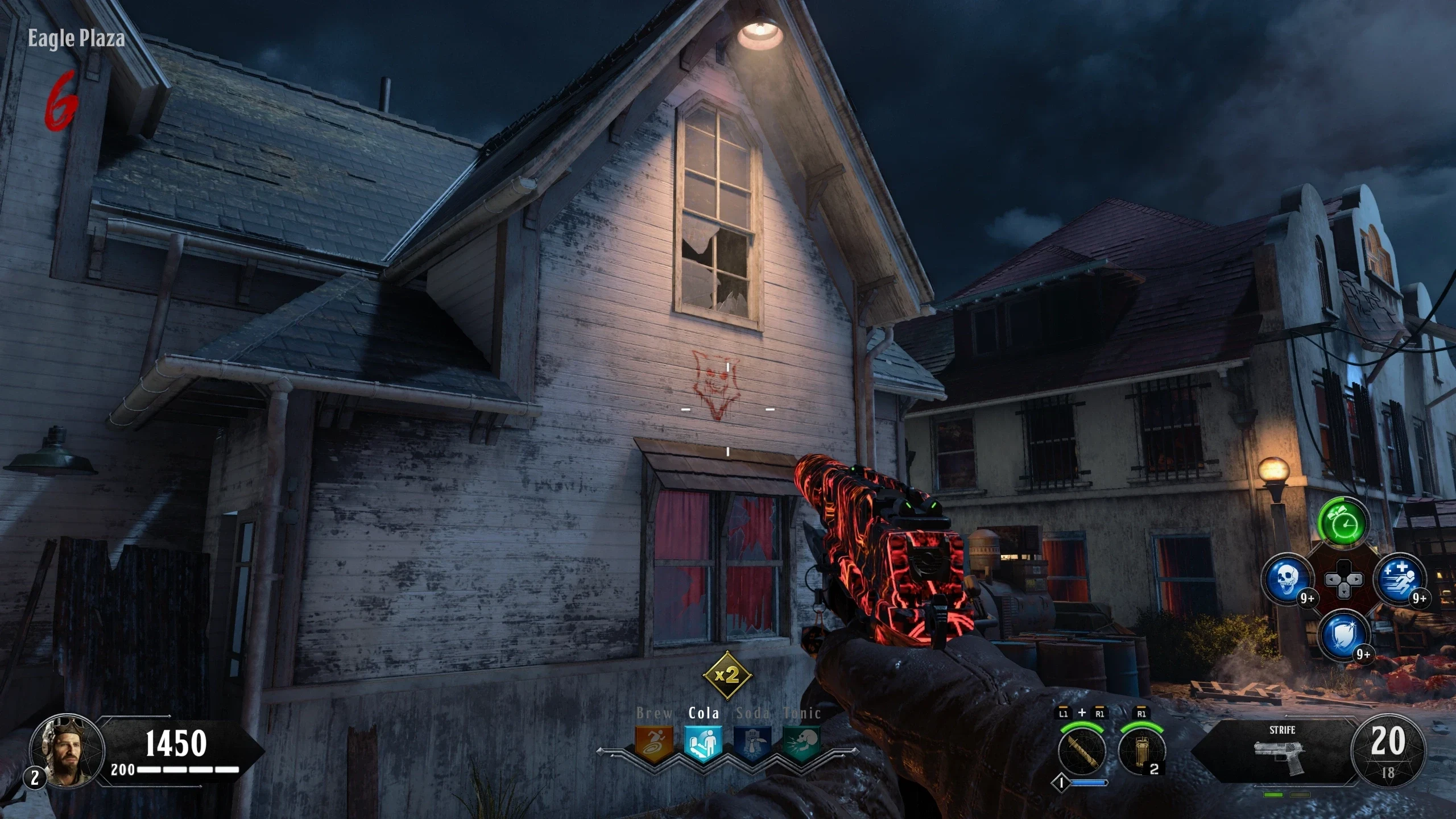
Task: Activate the green alarm clock elixir
Action: click(1343, 521)
